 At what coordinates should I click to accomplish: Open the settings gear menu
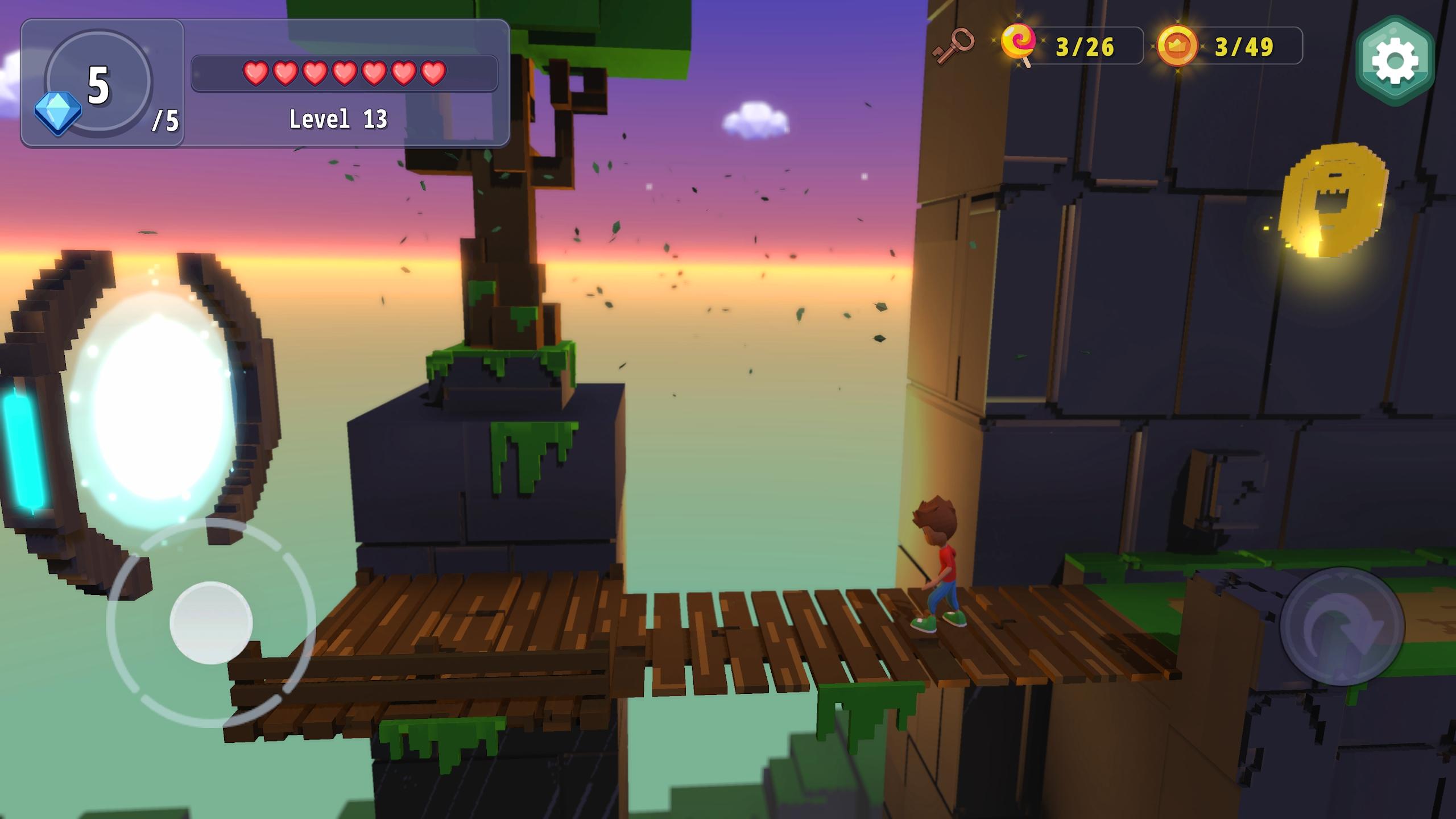click(1395, 60)
